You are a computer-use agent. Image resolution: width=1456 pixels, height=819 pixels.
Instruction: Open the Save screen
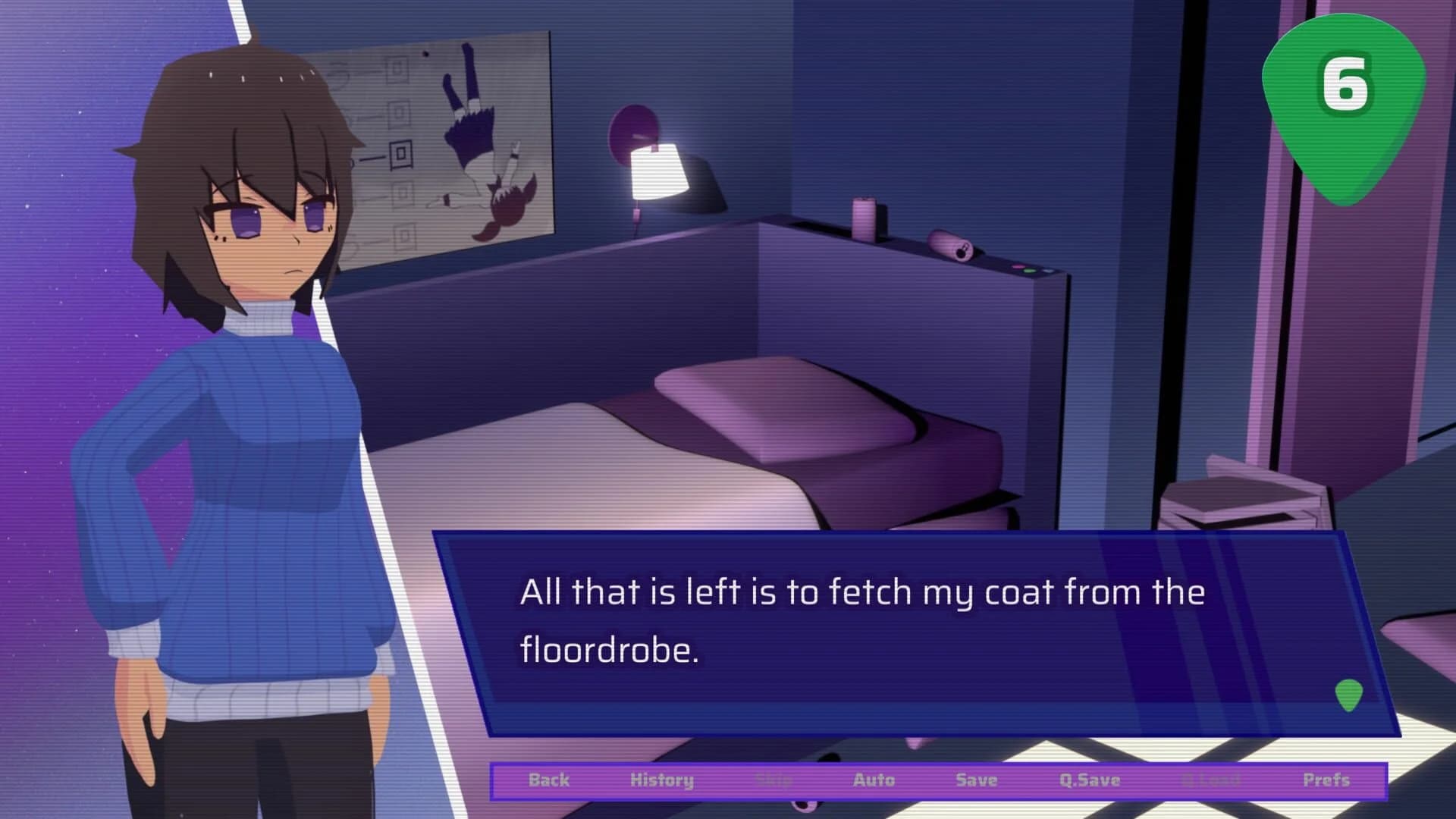(976, 780)
